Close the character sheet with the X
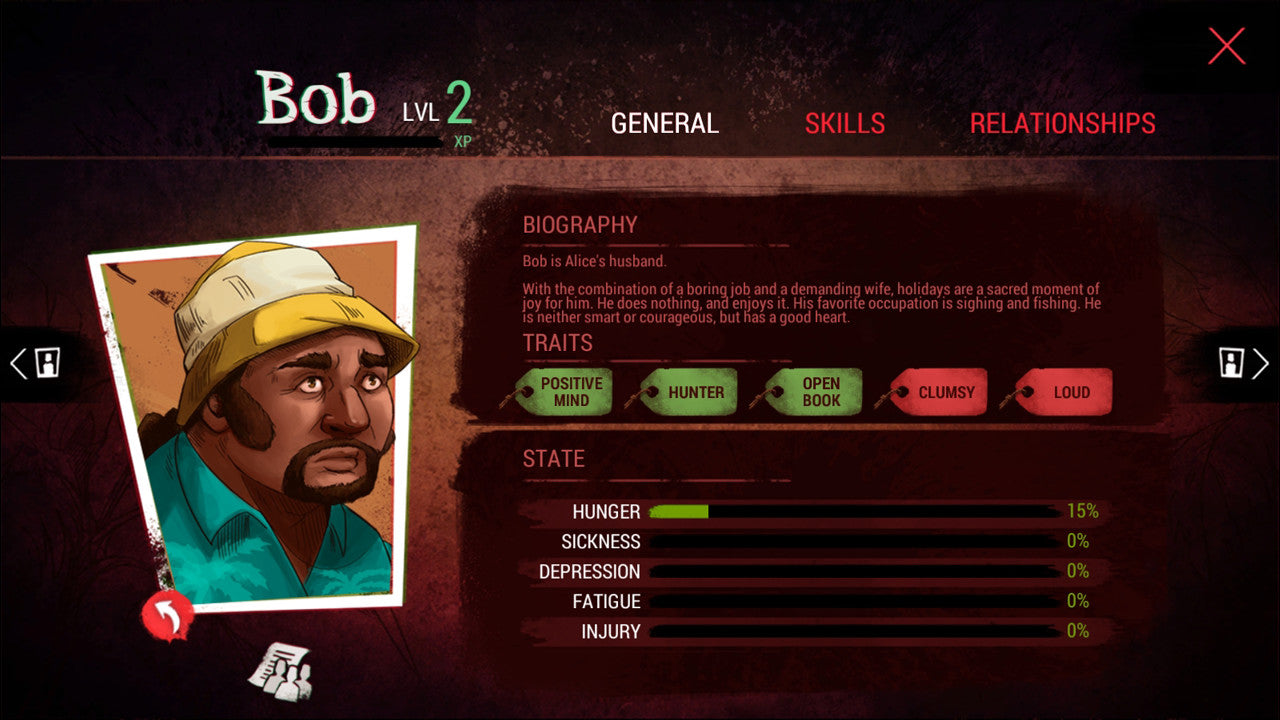The image size is (1280, 720). pyautogui.click(x=1226, y=46)
